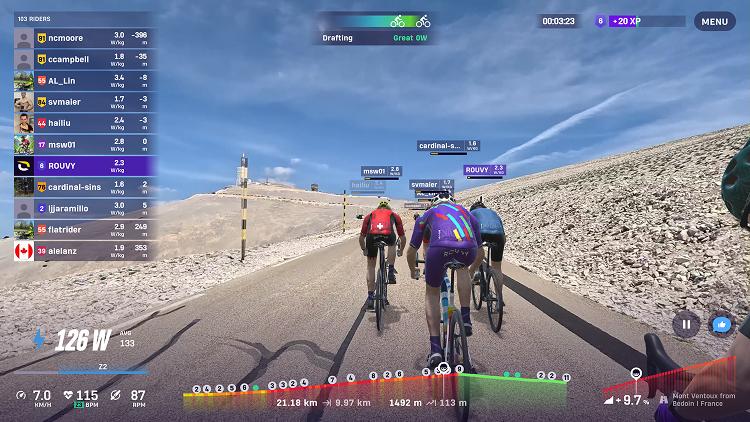The image size is (750, 422).
Task: Give a thumbs-up with the like button
Action: click(x=720, y=324)
